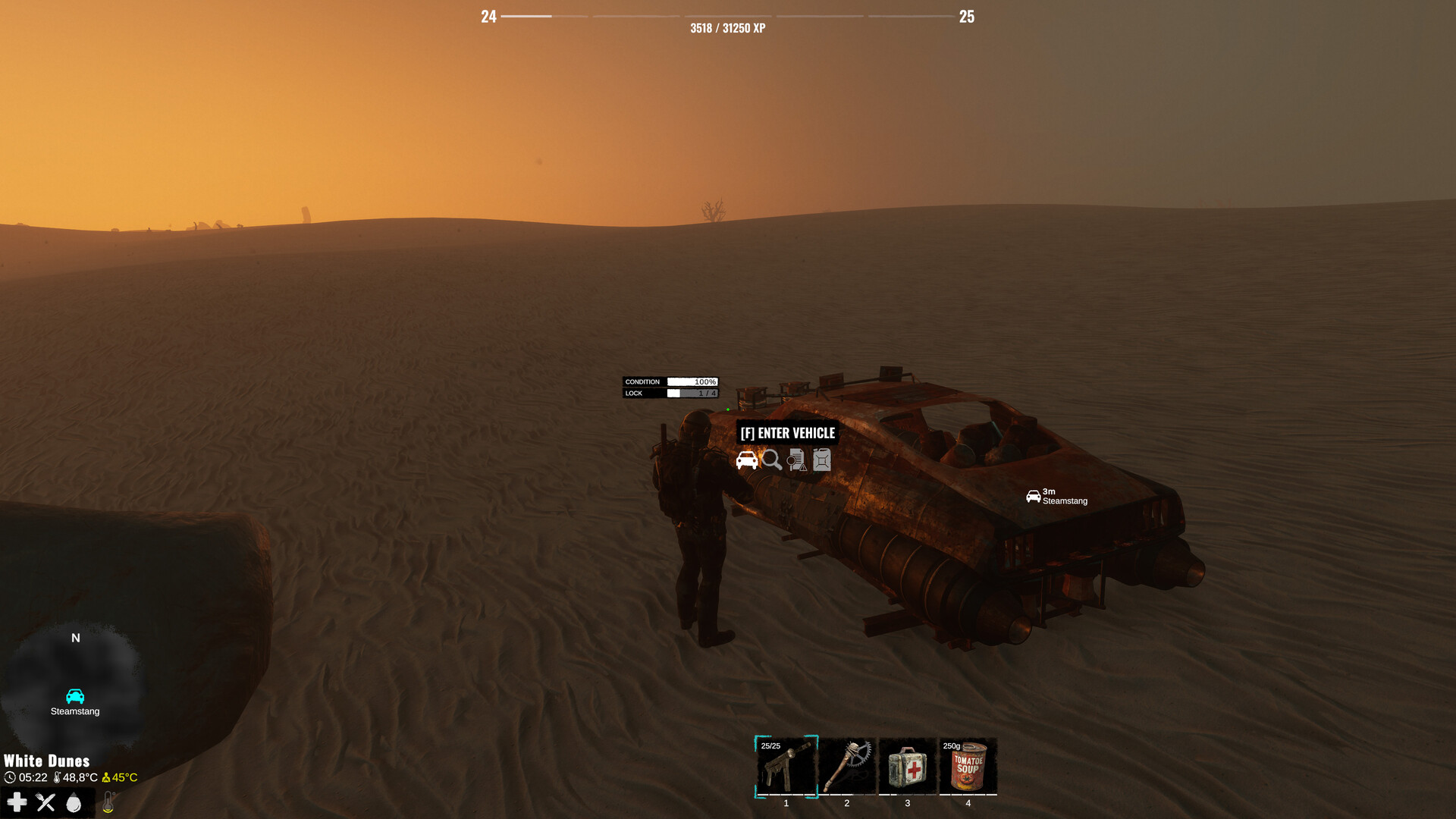Select the car enter-vehicle icon
The height and width of the screenshot is (819, 1456).
747,460
